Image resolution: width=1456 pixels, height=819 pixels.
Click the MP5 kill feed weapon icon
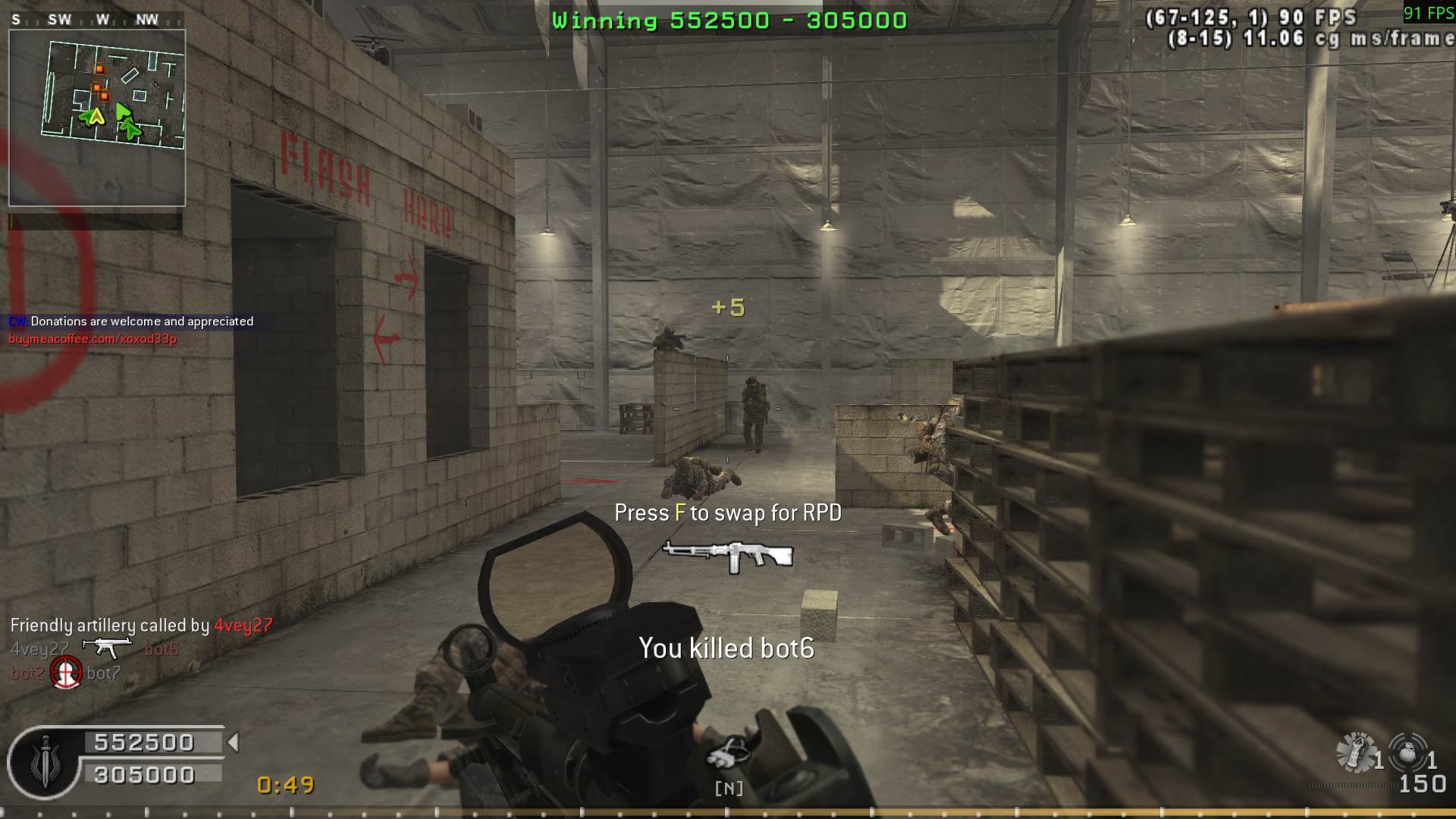[x=107, y=648]
